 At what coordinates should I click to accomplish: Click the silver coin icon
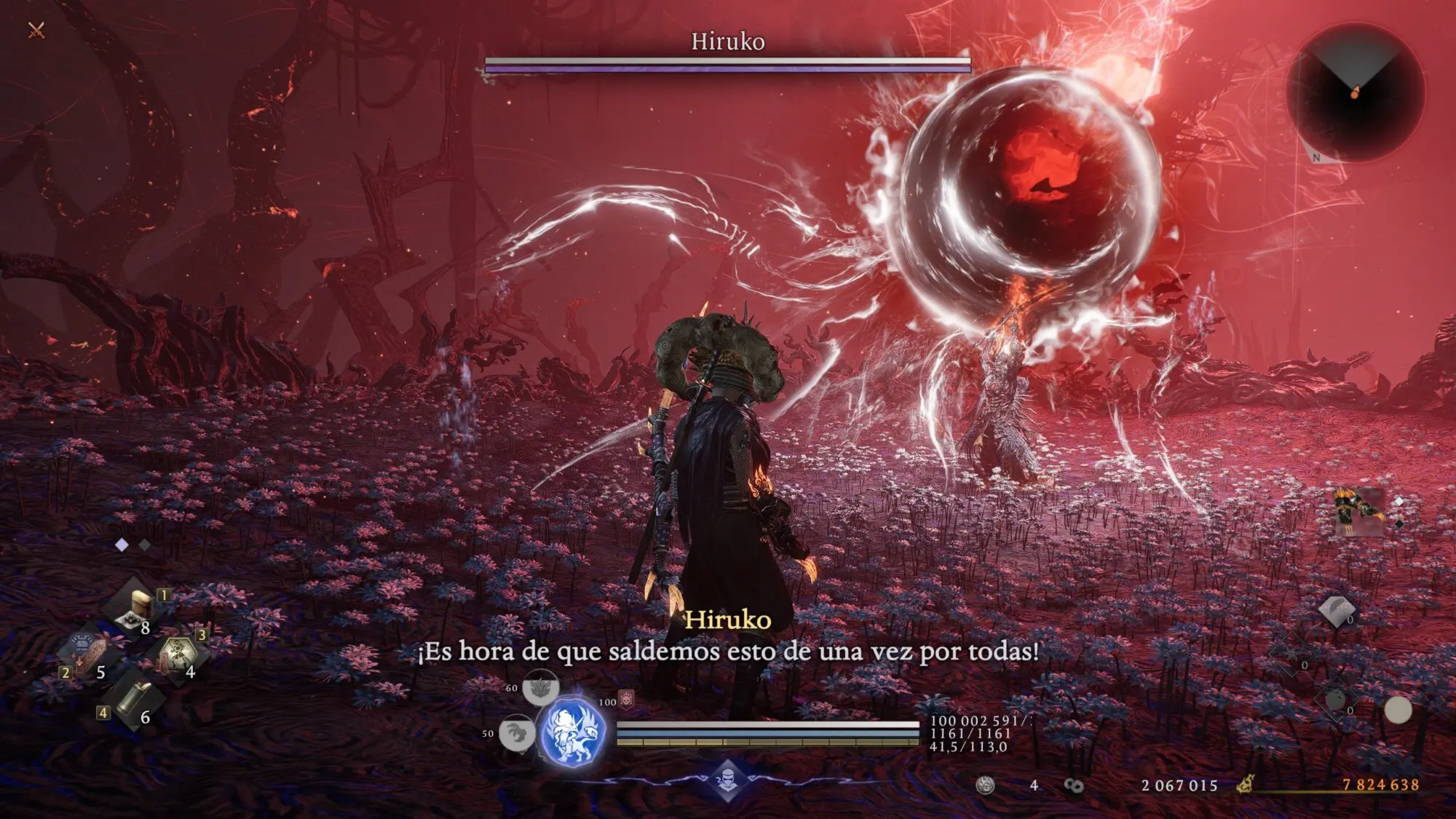986,785
